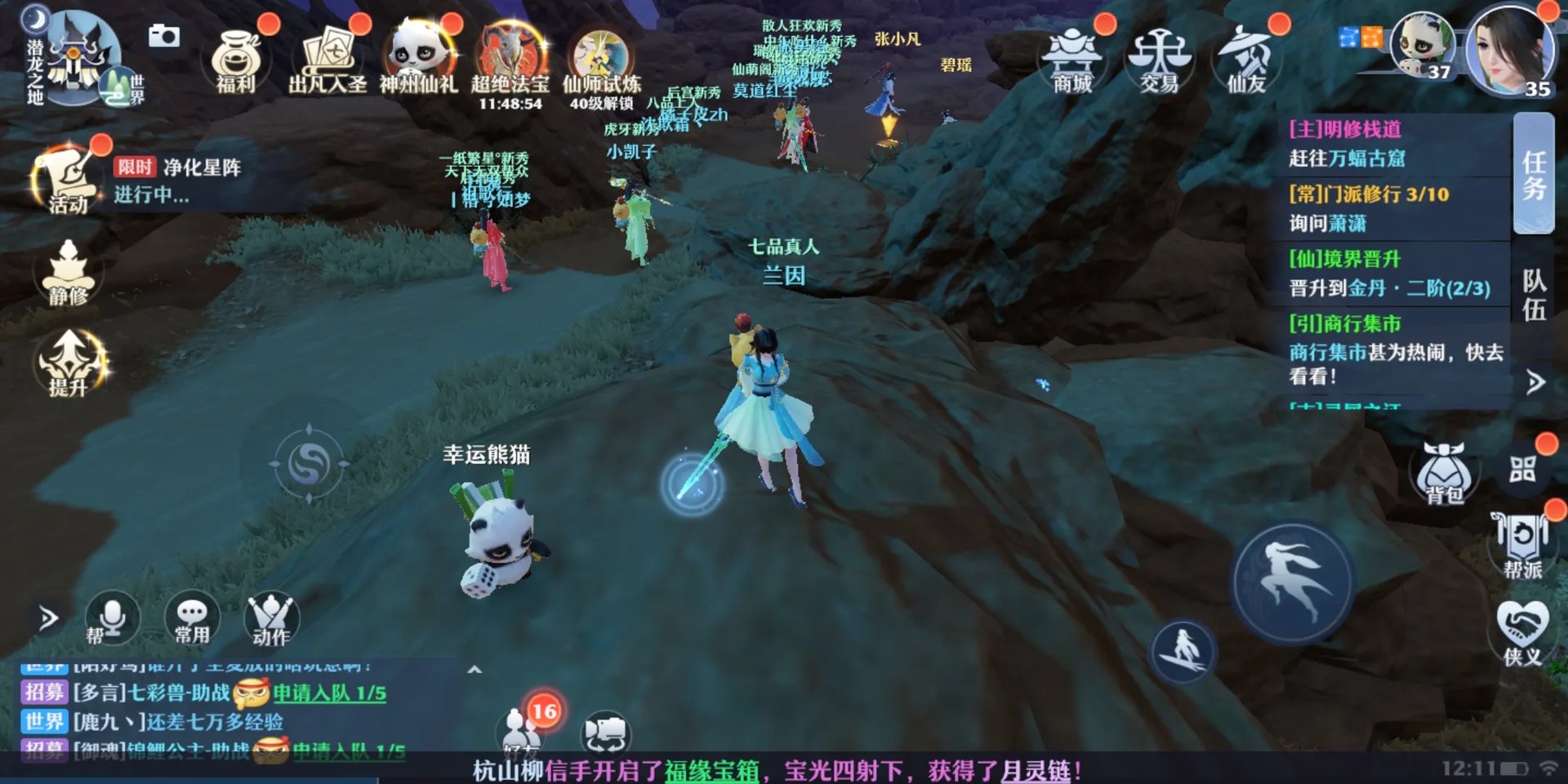Toggle the voice microphone 帮 button
Image resolution: width=1568 pixels, height=784 pixels.
tap(112, 619)
